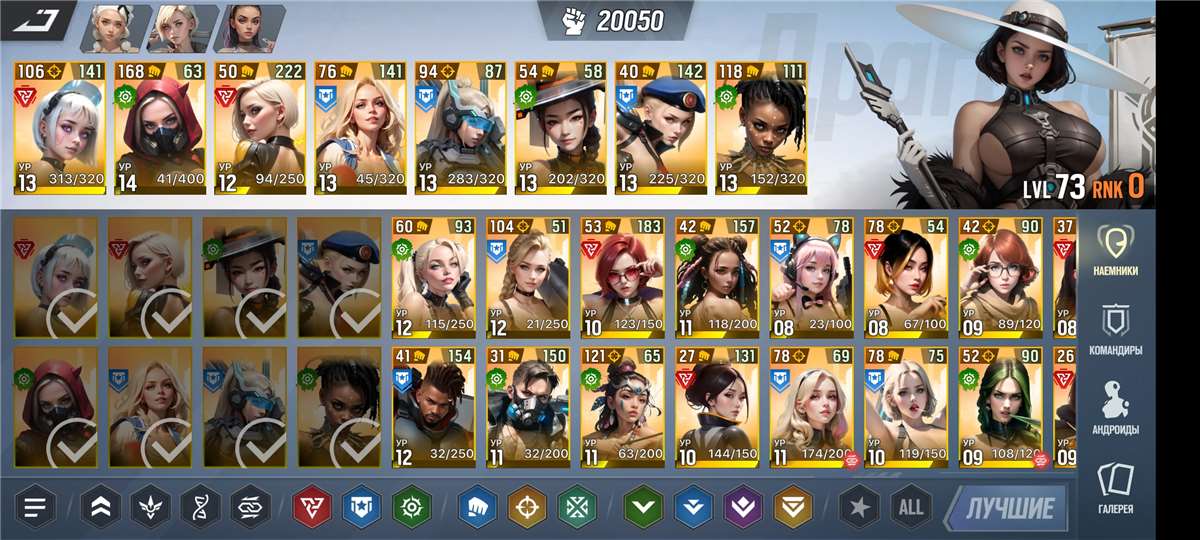
Task: Filter by the purple chevron rarity
Action: coord(743,507)
